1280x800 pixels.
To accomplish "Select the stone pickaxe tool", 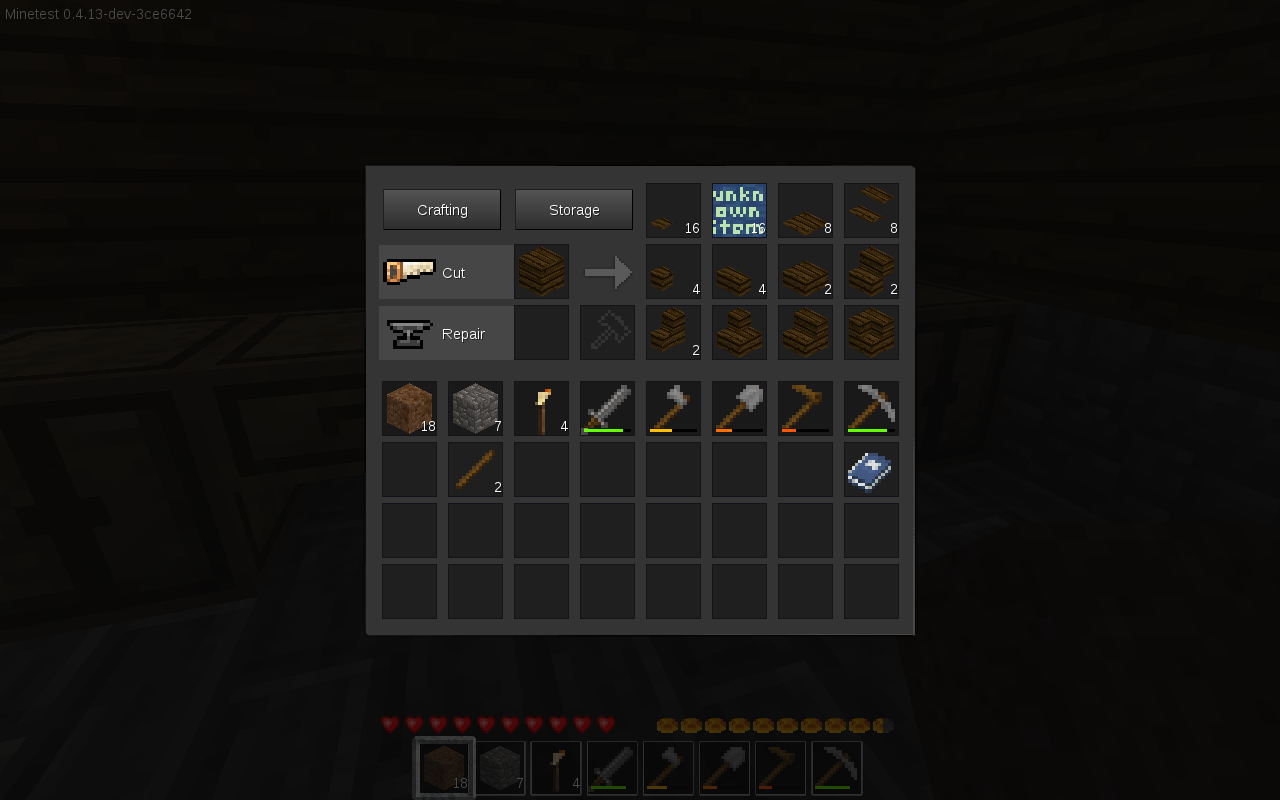I will (871, 408).
